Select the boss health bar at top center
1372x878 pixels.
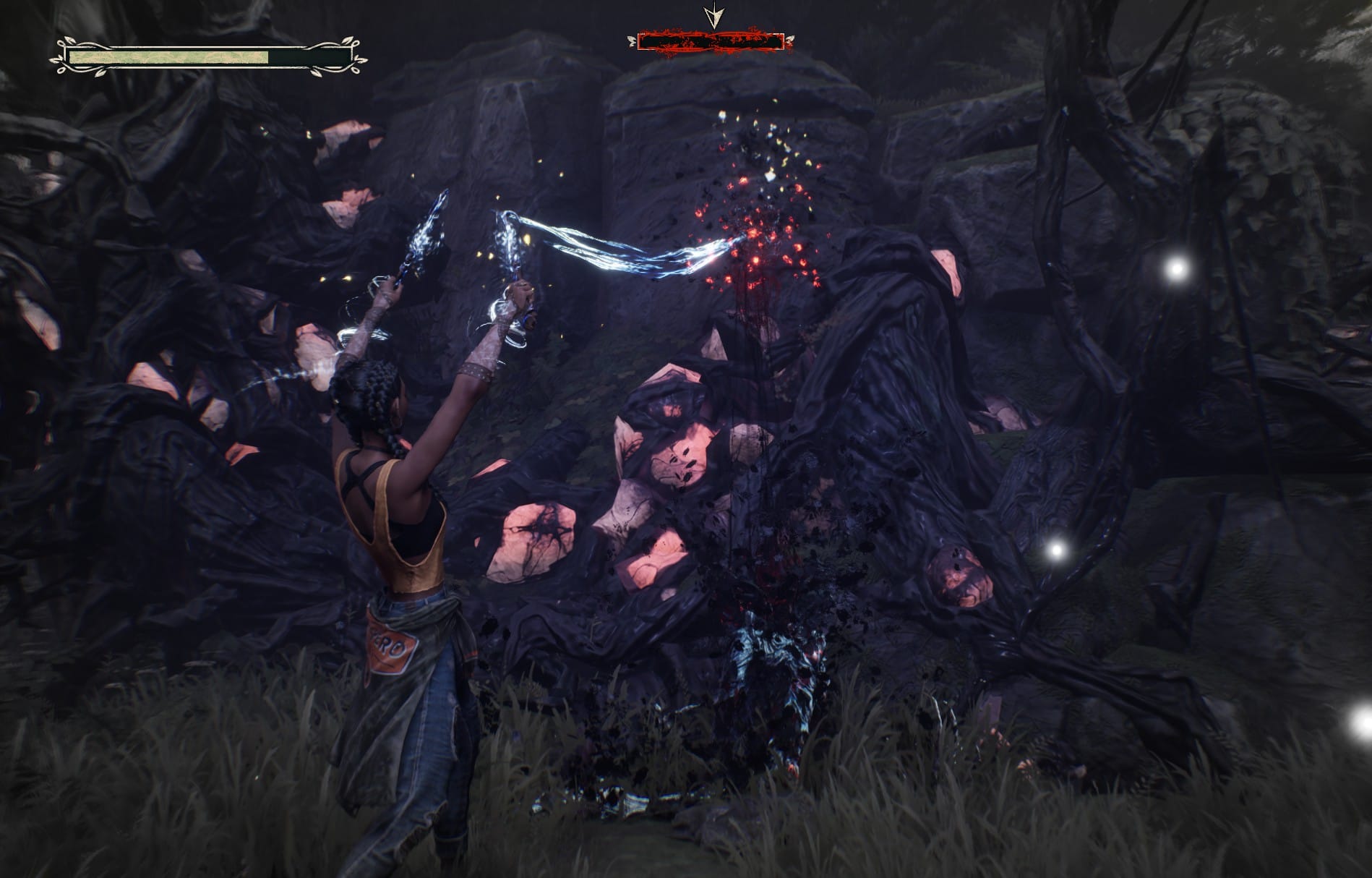[712, 41]
